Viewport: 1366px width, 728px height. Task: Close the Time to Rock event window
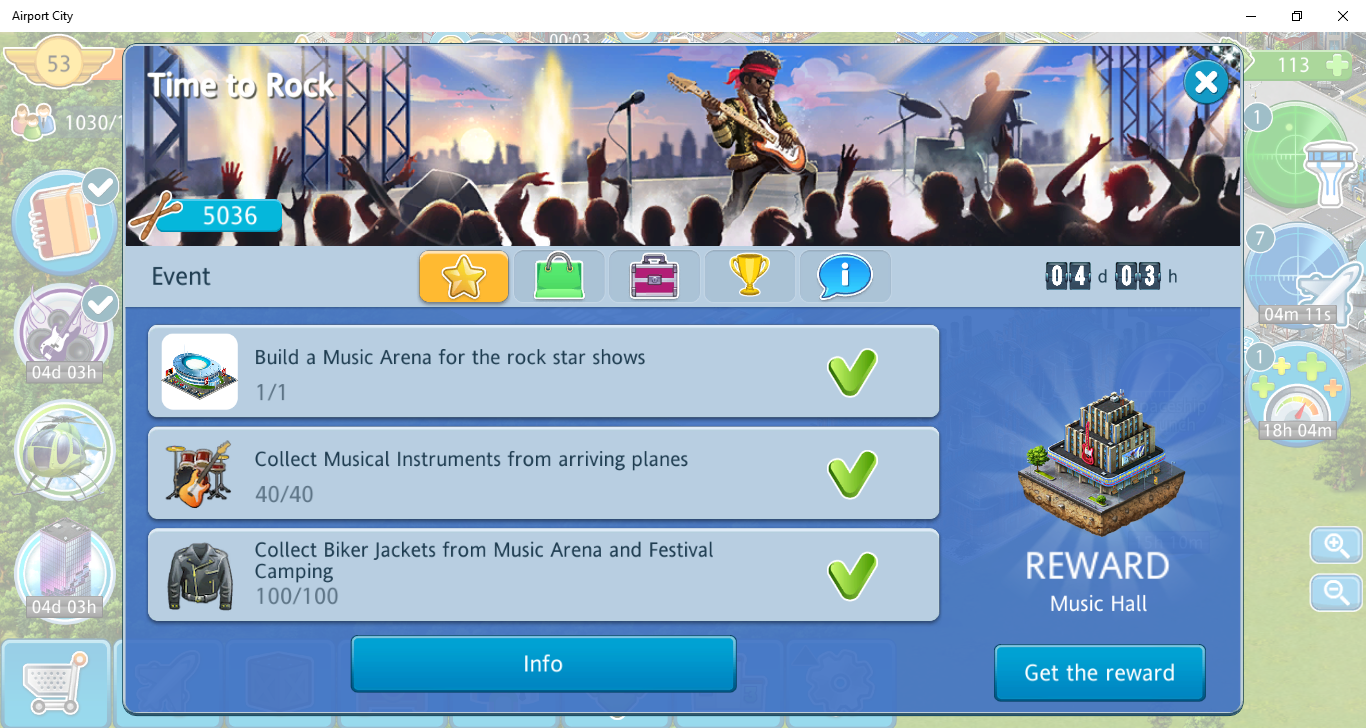pos(1205,83)
